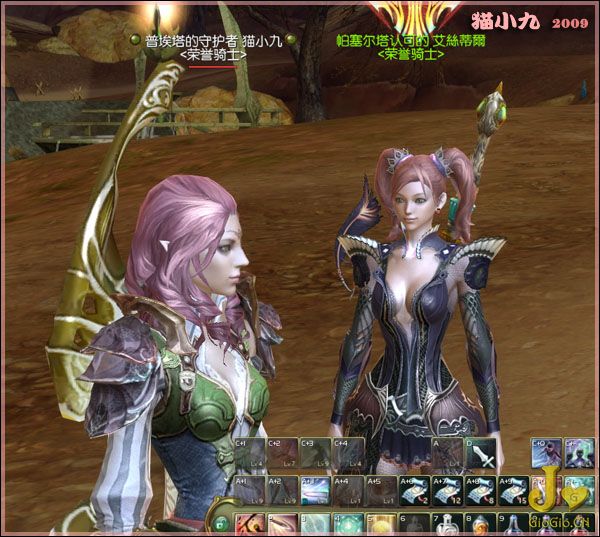600x537 pixels.
Task: Activate the skill in slot C+2
Action: (x=282, y=454)
